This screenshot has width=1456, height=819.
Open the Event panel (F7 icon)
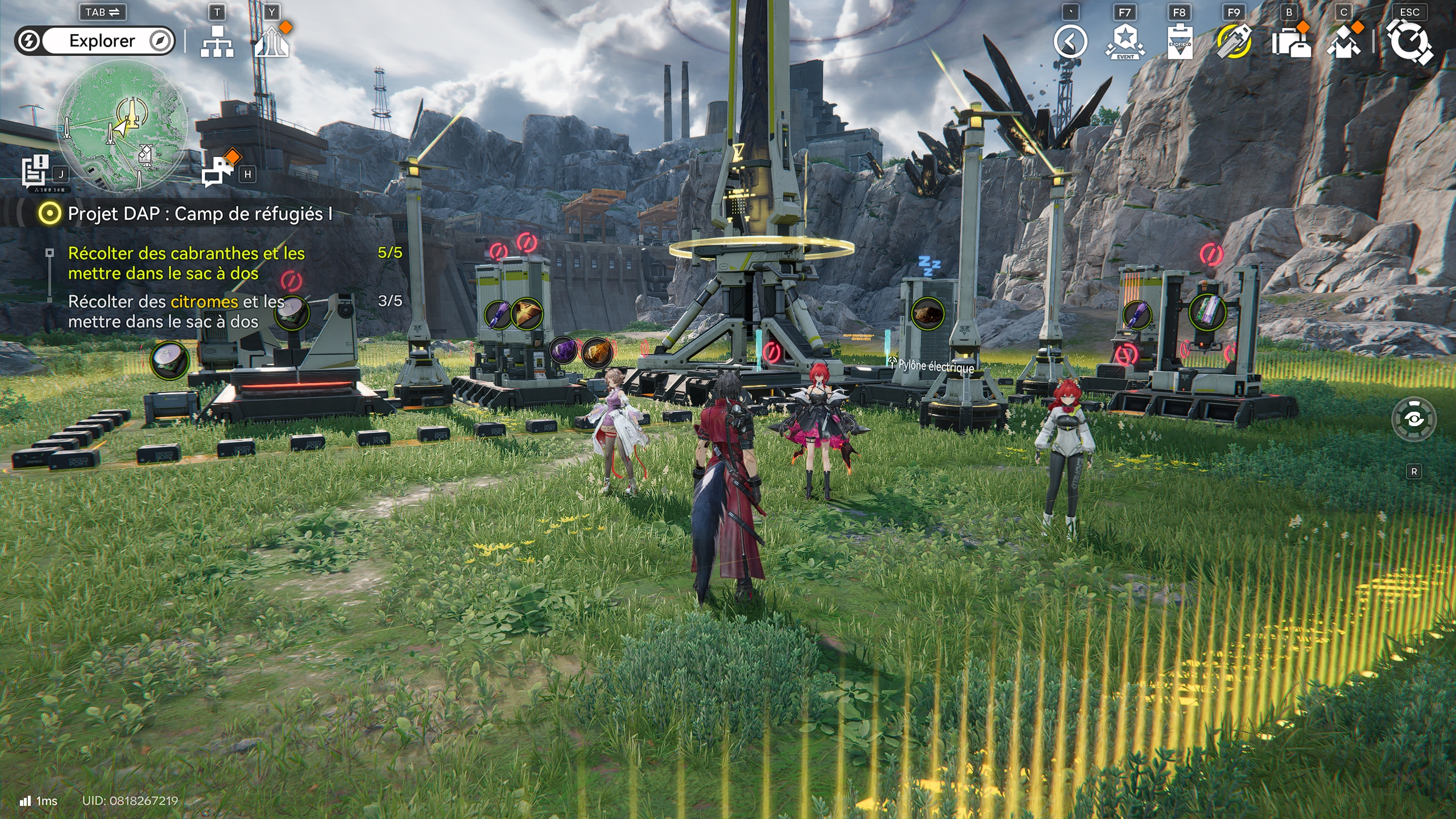pyautogui.click(x=1124, y=43)
